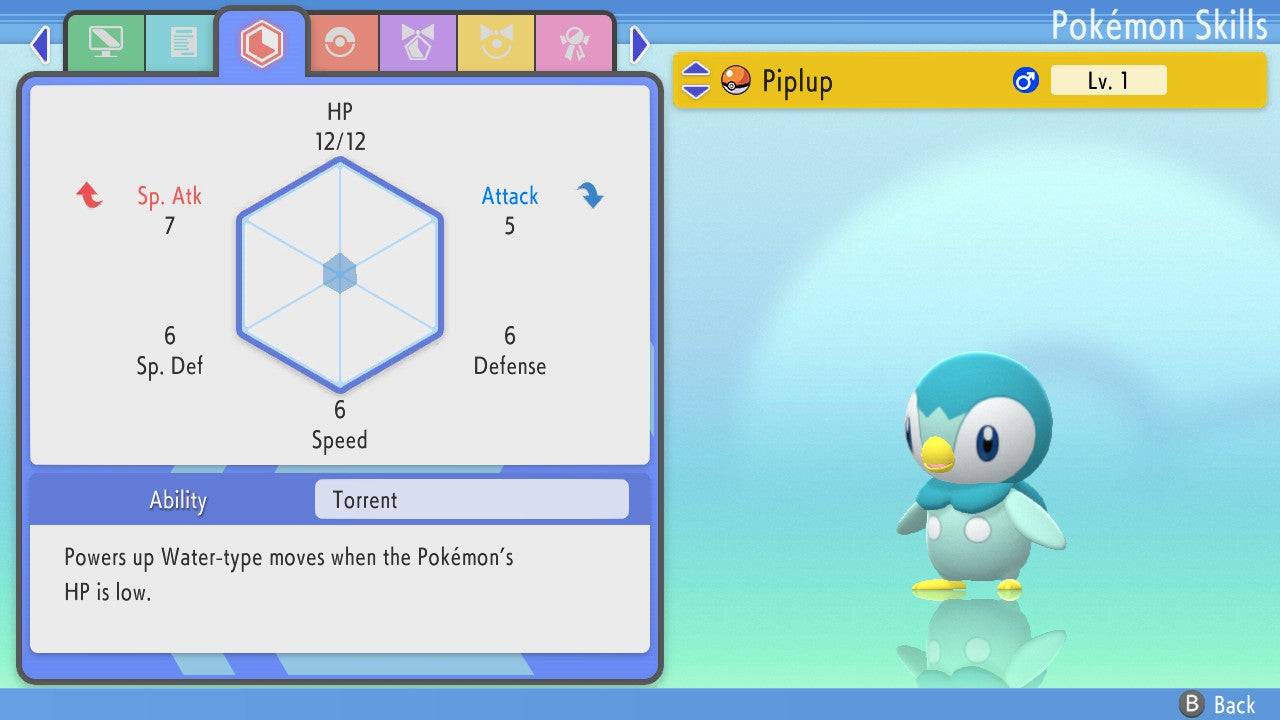Click the right arrow beside the tabs
The width and height of the screenshot is (1280, 720).
640,44
